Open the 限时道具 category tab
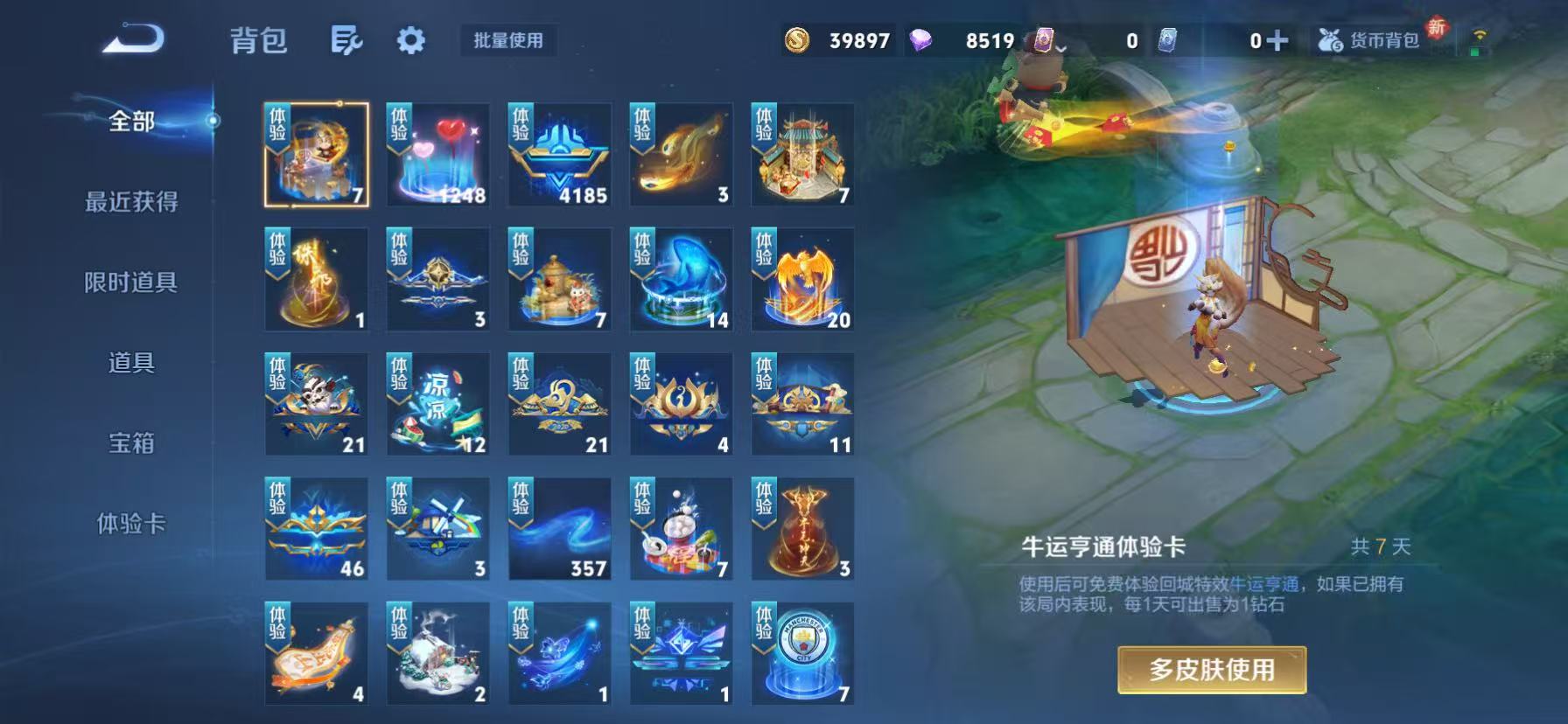The height and width of the screenshot is (724, 1568). pos(131,283)
